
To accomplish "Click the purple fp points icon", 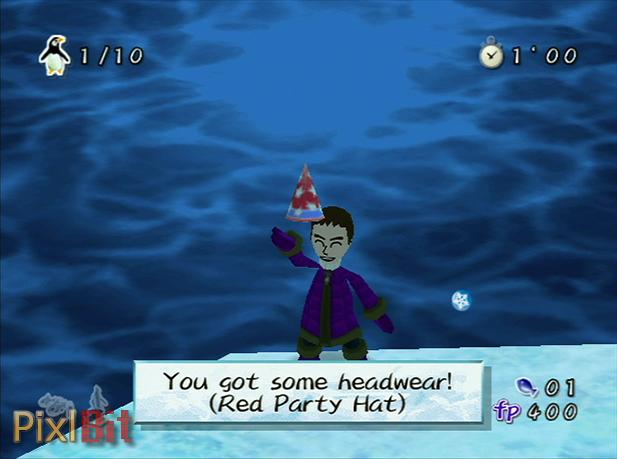I will coord(509,411).
